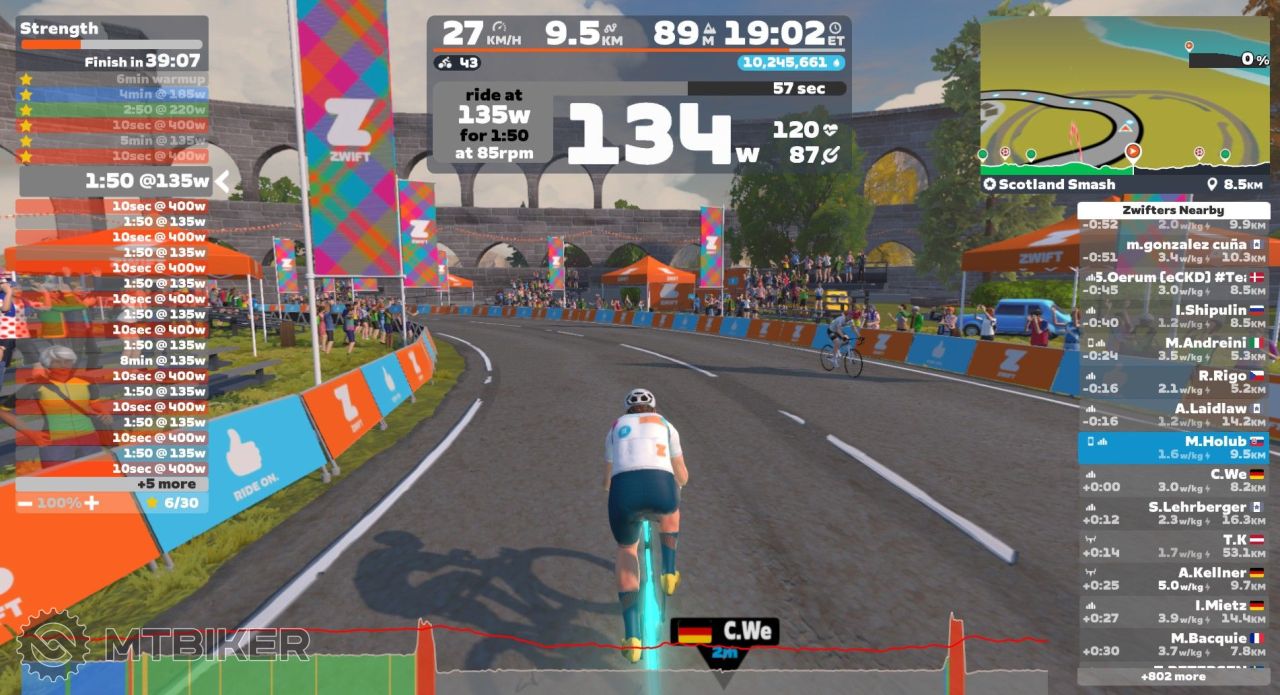This screenshot has width=1280, height=695.
Task: Choose S.Lehrberger from the rider list
Action: [x=1173, y=513]
